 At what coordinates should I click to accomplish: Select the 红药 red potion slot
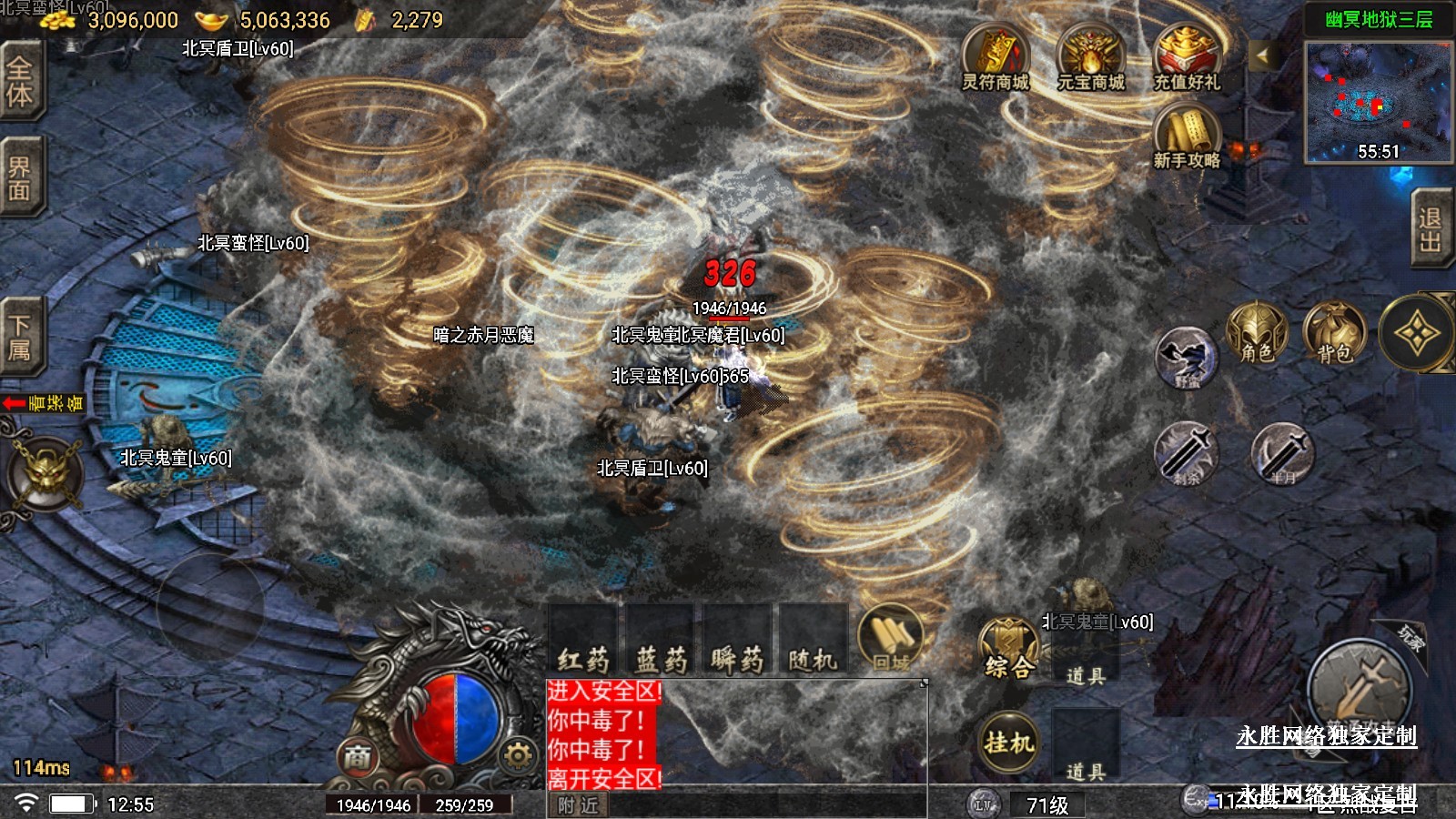pyautogui.click(x=583, y=641)
